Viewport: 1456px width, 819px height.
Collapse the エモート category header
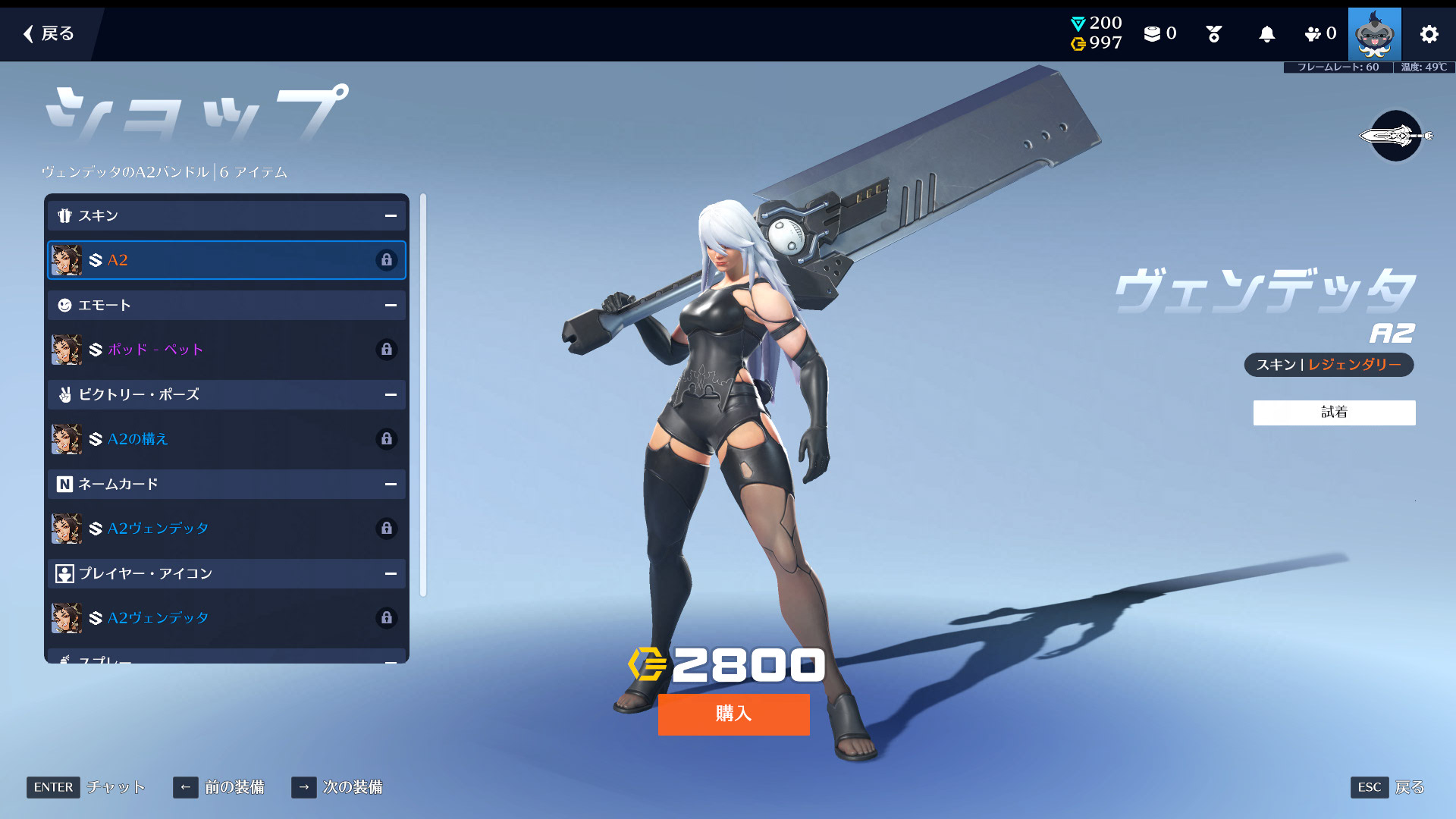391,306
